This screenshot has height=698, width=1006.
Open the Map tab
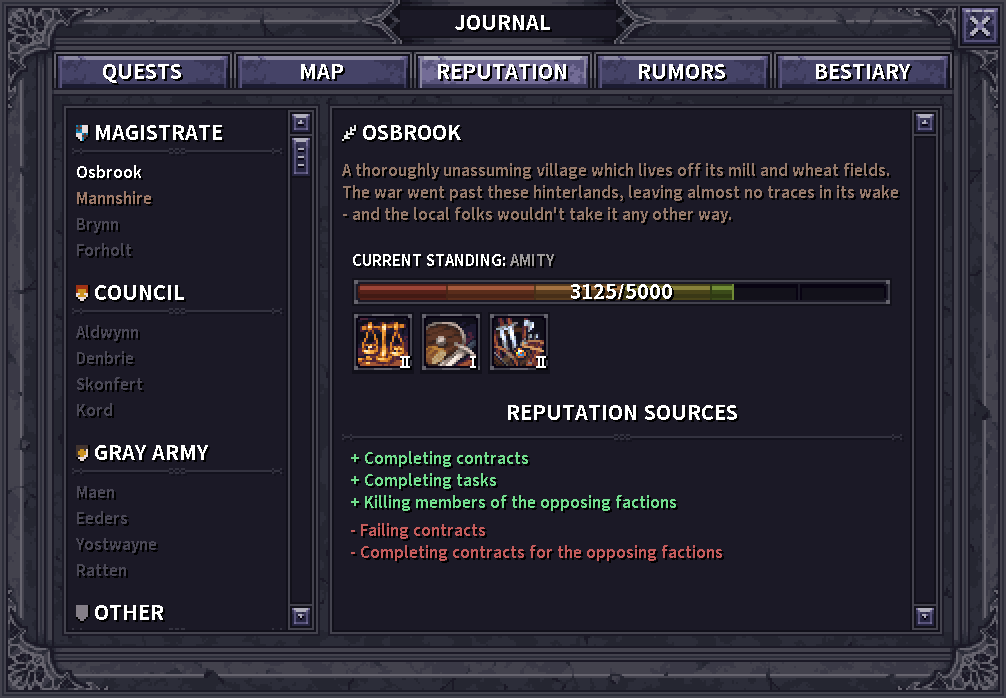(322, 72)
